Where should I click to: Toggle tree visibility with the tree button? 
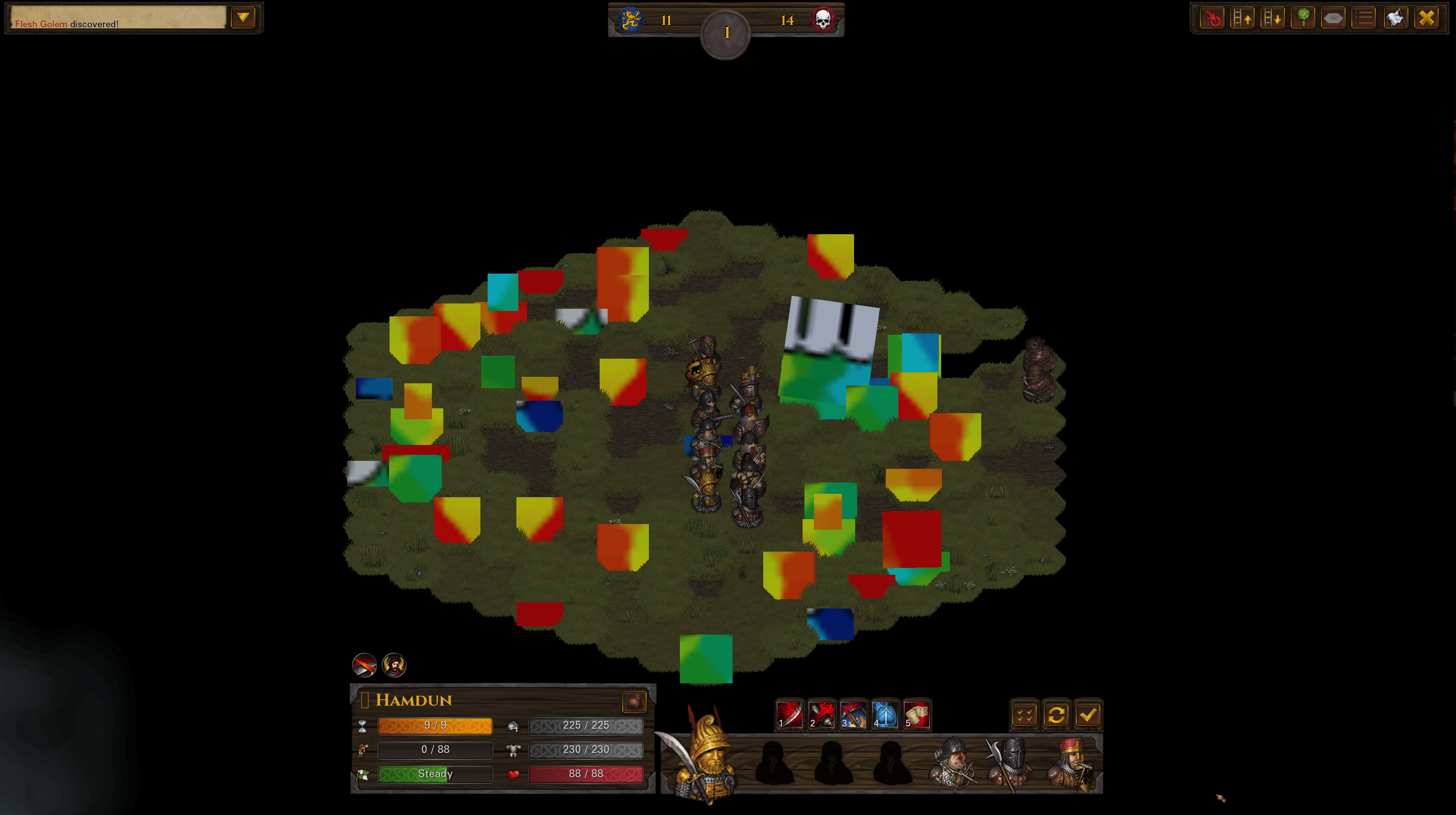pos(1303,18)
